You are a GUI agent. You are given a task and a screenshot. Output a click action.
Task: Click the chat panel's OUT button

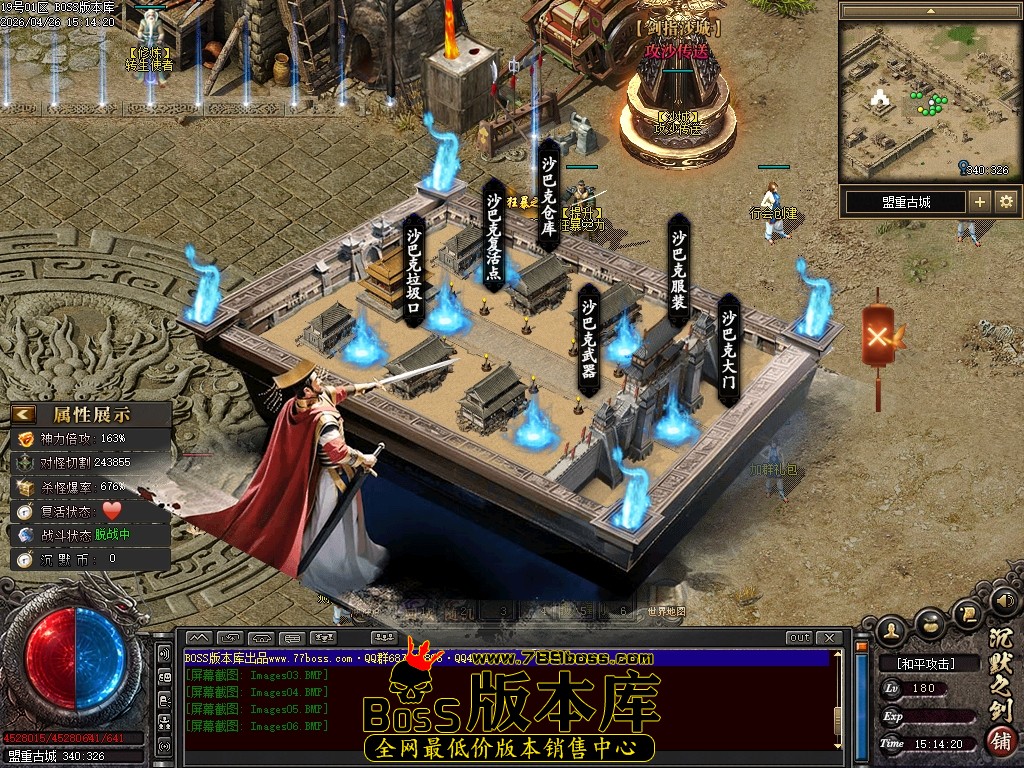tap(799, 638)
